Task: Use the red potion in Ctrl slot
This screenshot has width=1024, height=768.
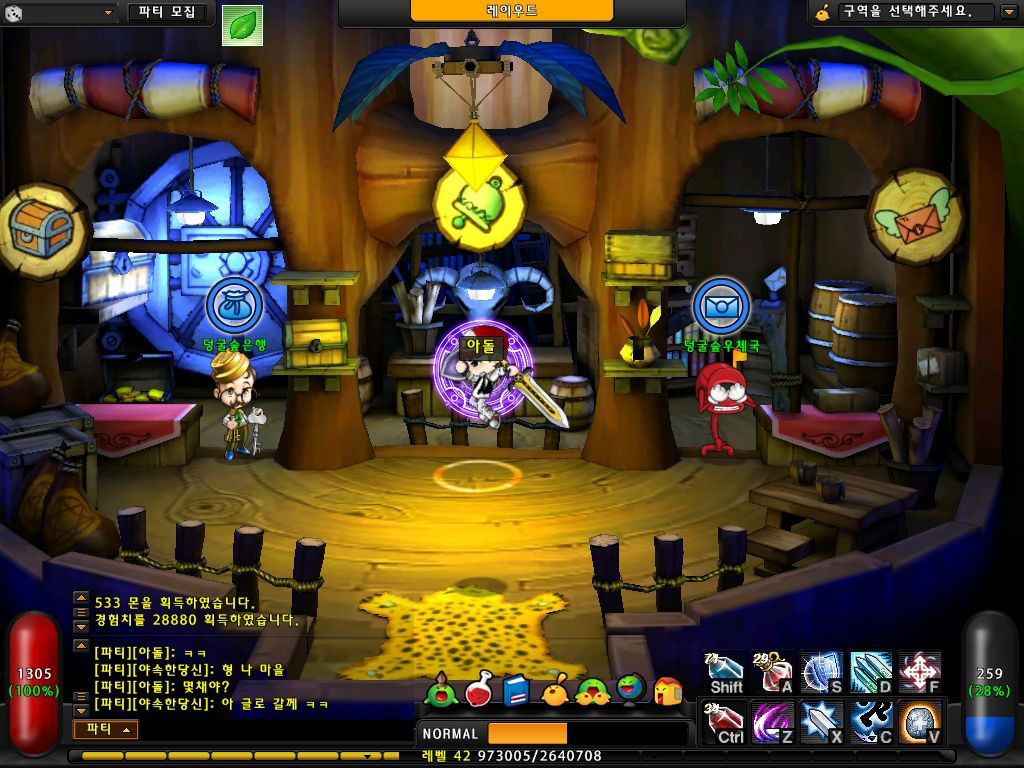Action: (725, 722)
